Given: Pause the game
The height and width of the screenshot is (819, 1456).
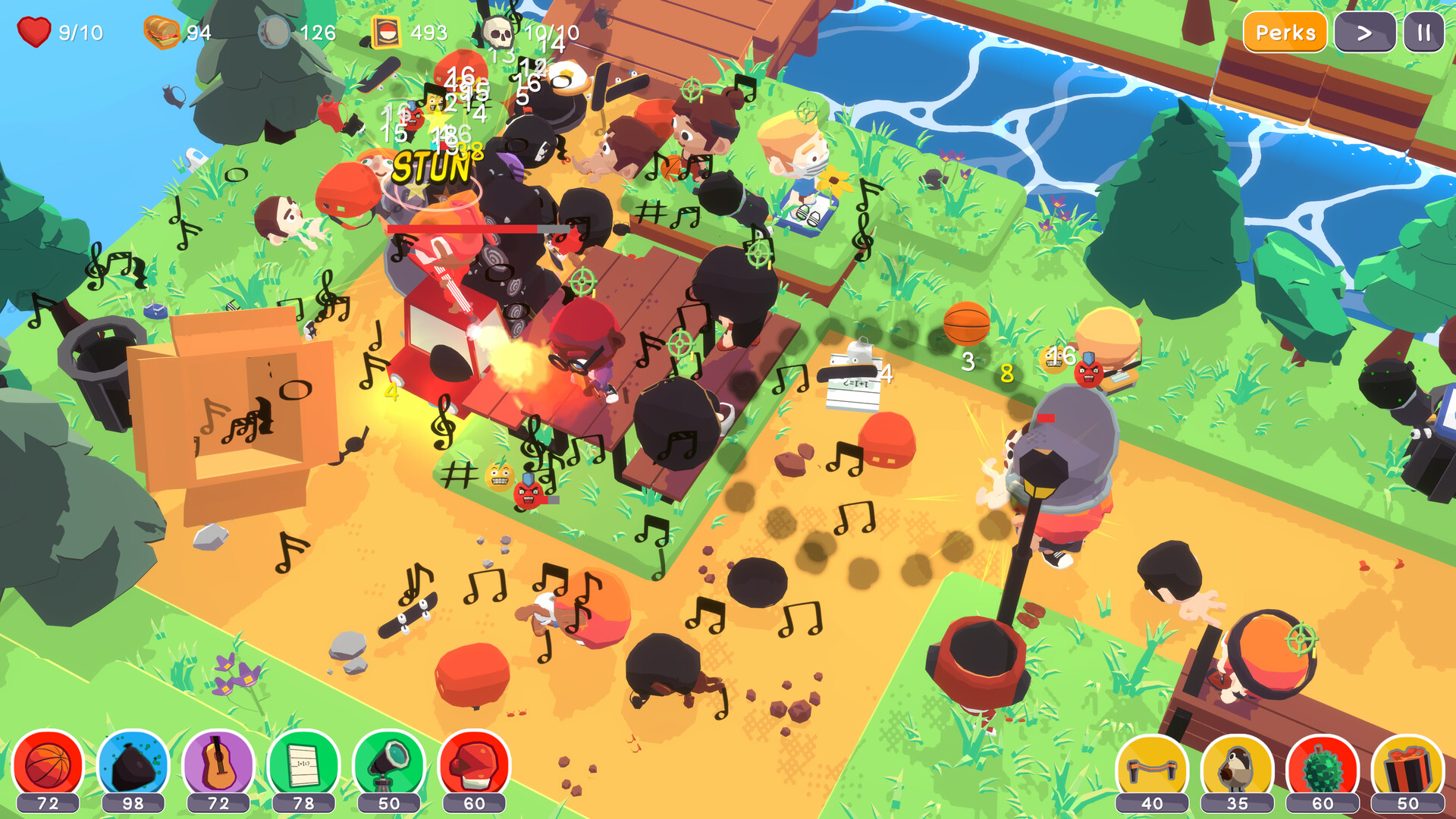Looking at the screenshot, I should (1425, 33).
